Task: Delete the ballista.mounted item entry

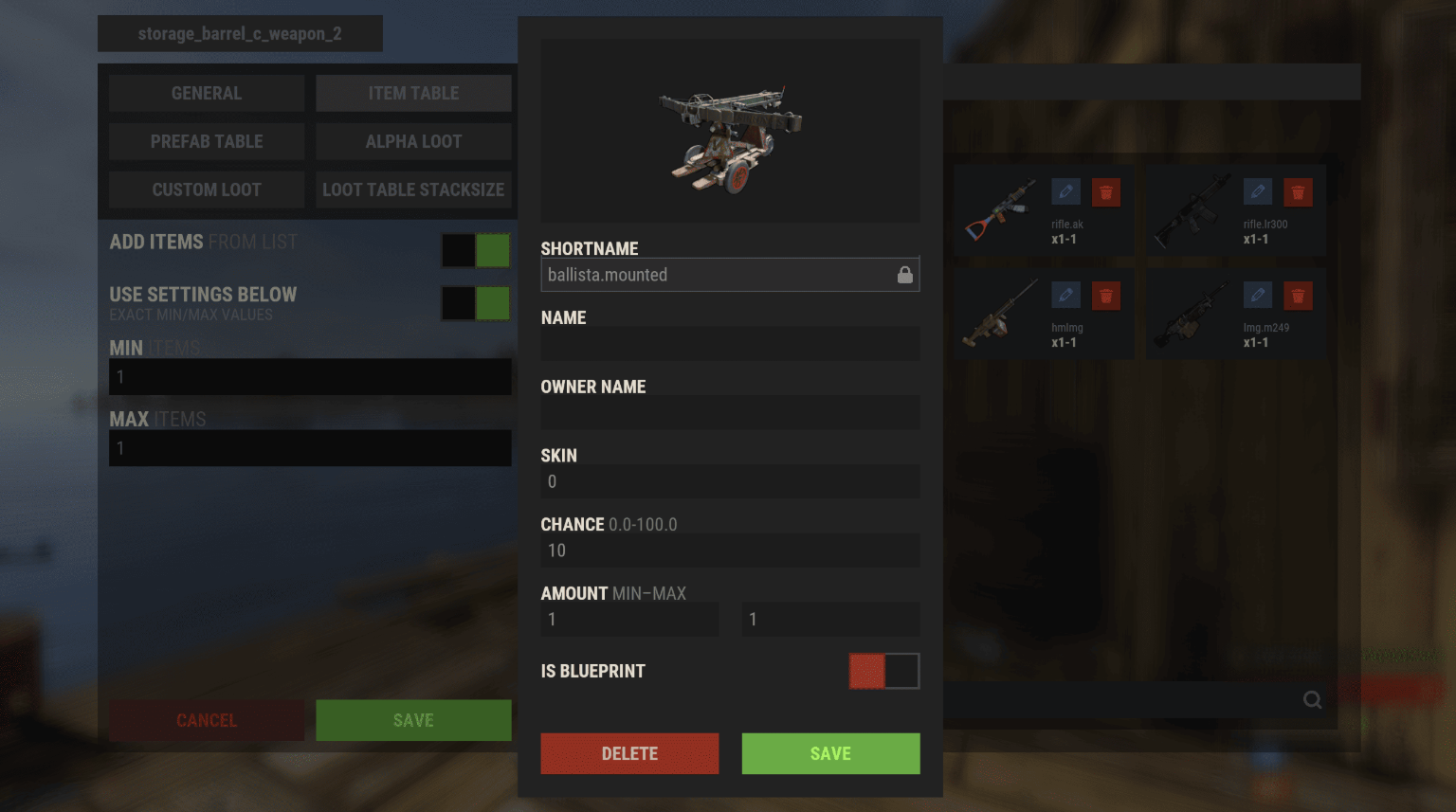Action: (629, 753)
